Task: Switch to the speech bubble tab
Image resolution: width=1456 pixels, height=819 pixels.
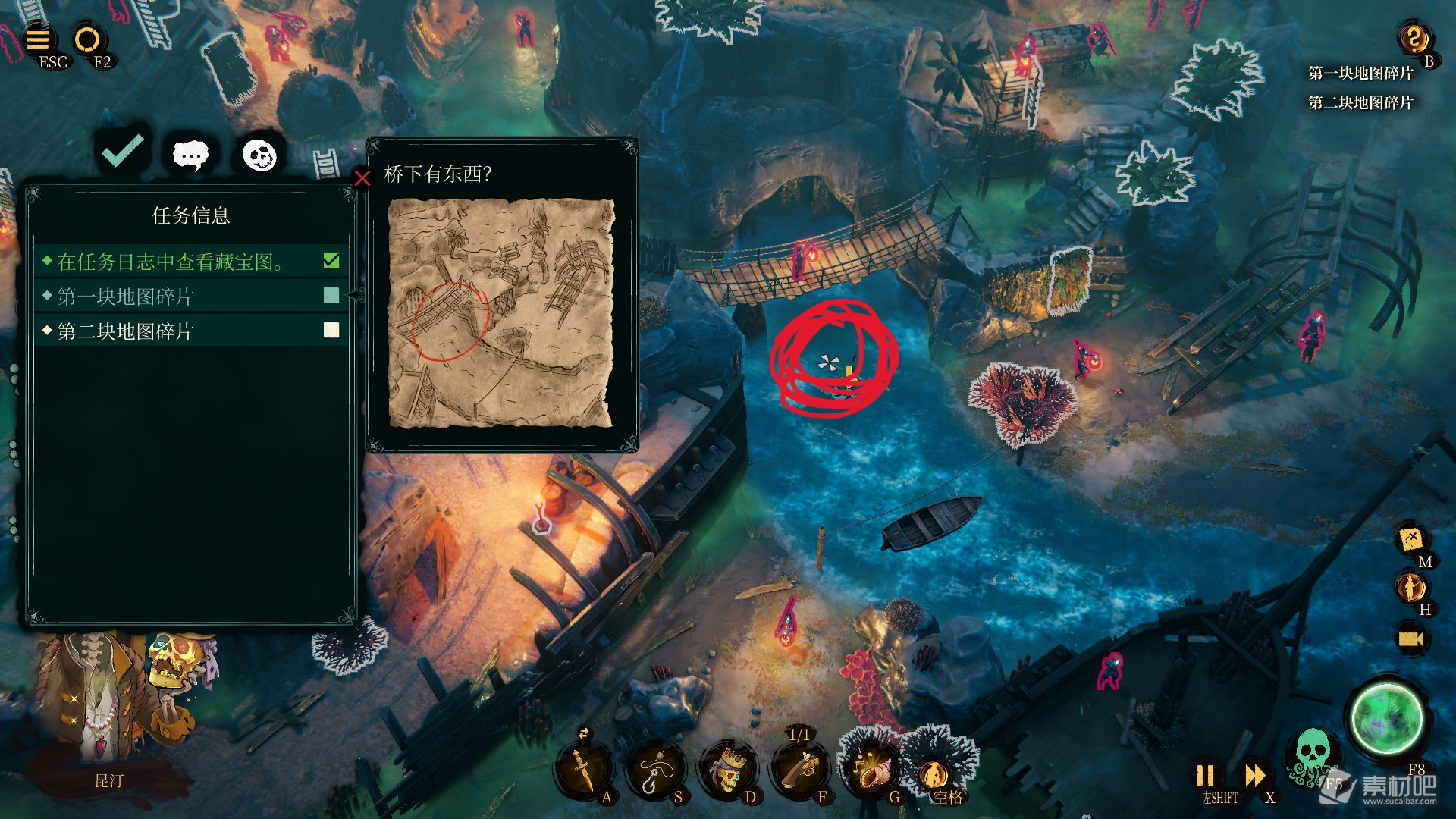Action: click(x=190, y=155)
